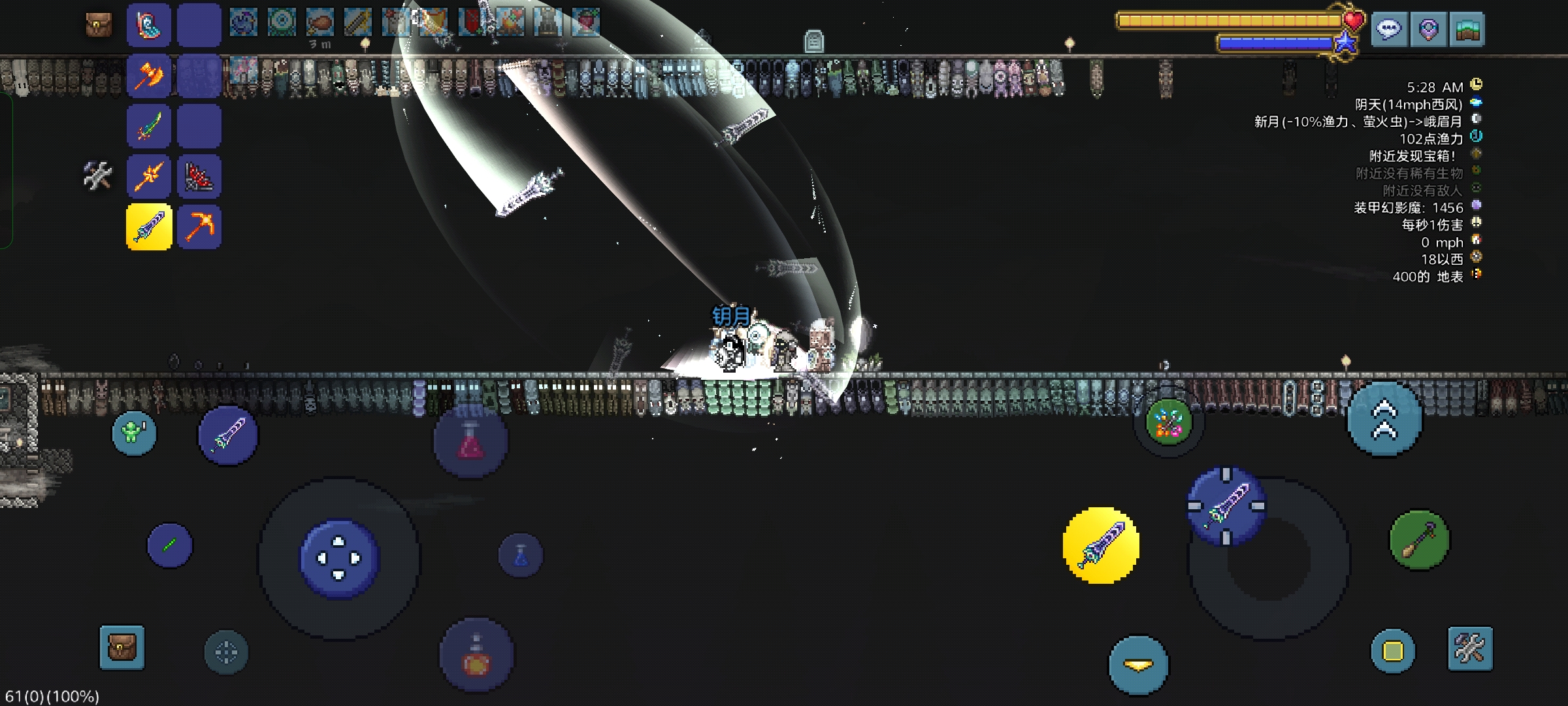Select the flaming orange axe hotbar slot
Viewport: 1568px width, 706px height.
149,76
